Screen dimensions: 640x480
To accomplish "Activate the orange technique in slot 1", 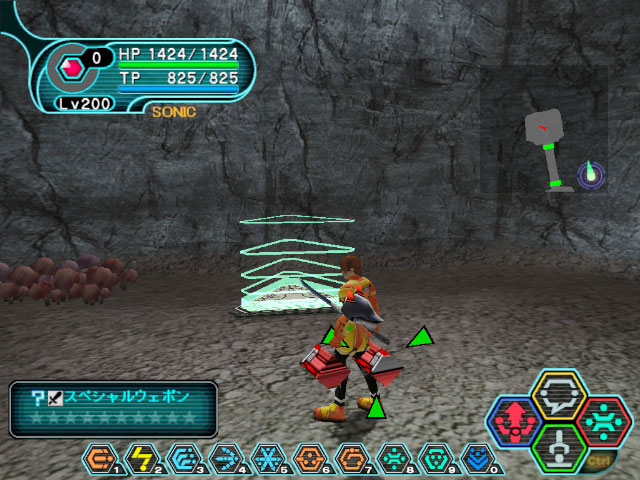I will tap(100, 459).
